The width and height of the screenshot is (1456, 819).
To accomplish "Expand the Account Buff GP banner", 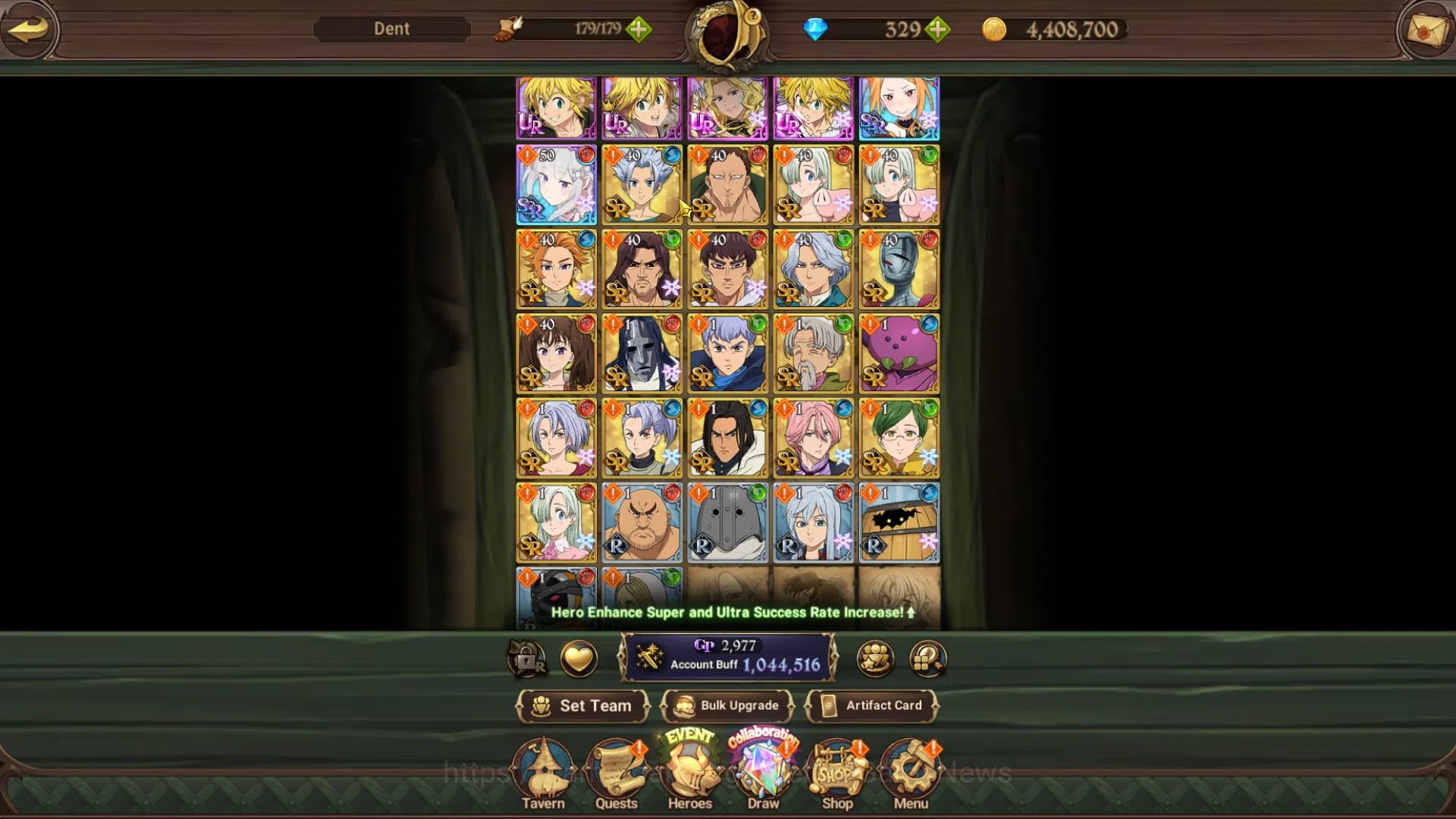I will tap(726, 658).
